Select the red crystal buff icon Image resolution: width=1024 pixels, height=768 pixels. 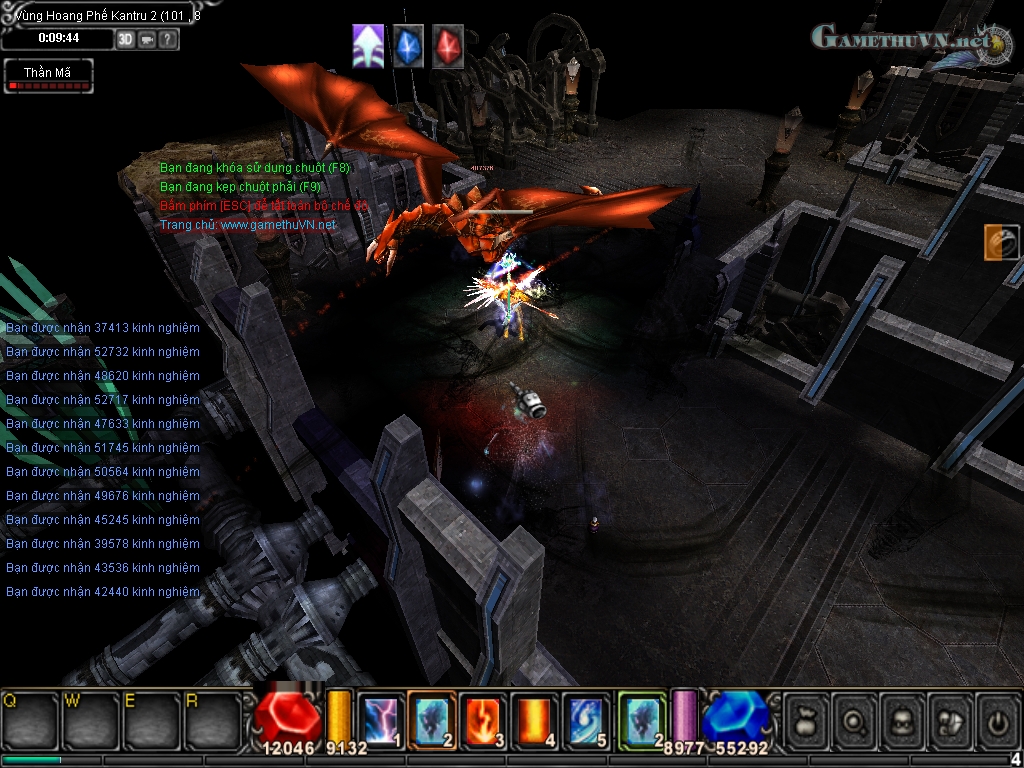pyautogui.click(x=447, y=47)
